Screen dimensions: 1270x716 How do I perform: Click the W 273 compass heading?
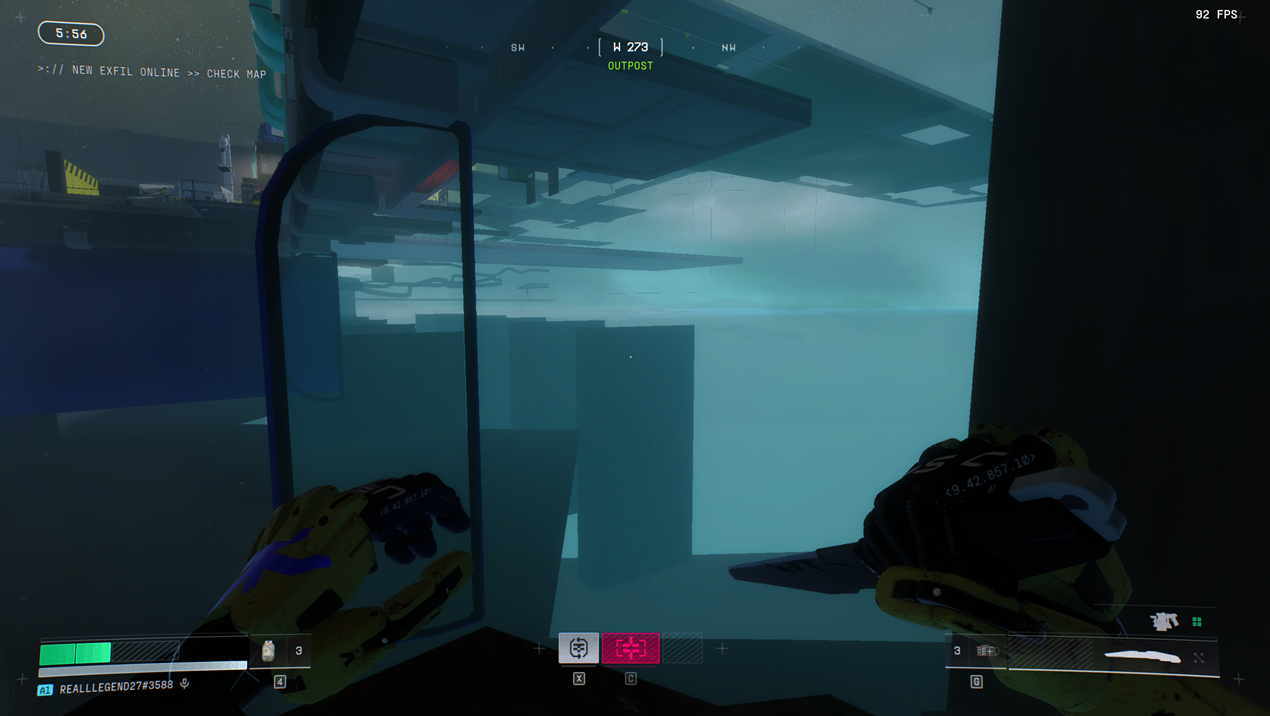click(630, 47)
